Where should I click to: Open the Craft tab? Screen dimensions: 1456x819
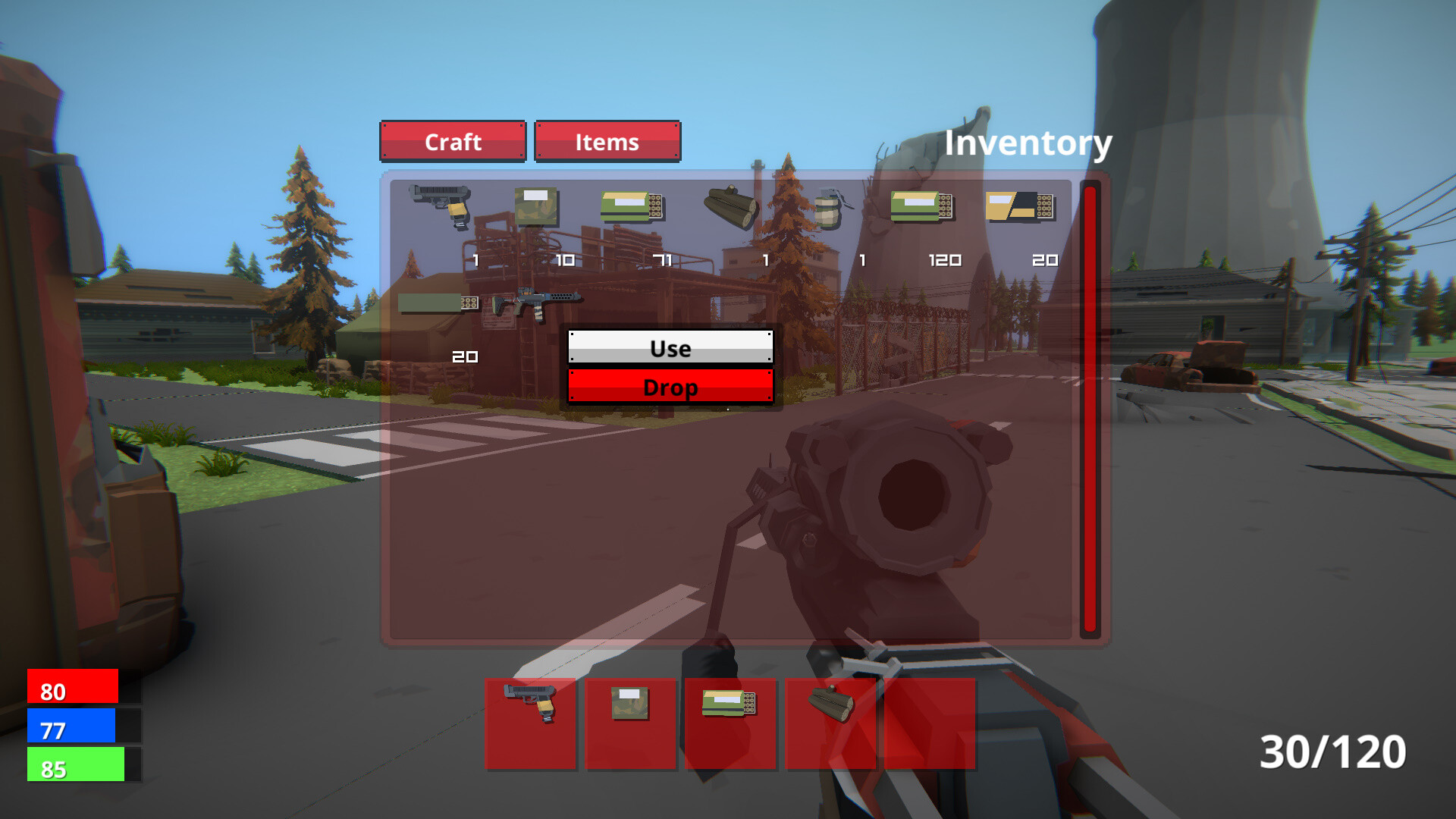click(x=453, y=142)
